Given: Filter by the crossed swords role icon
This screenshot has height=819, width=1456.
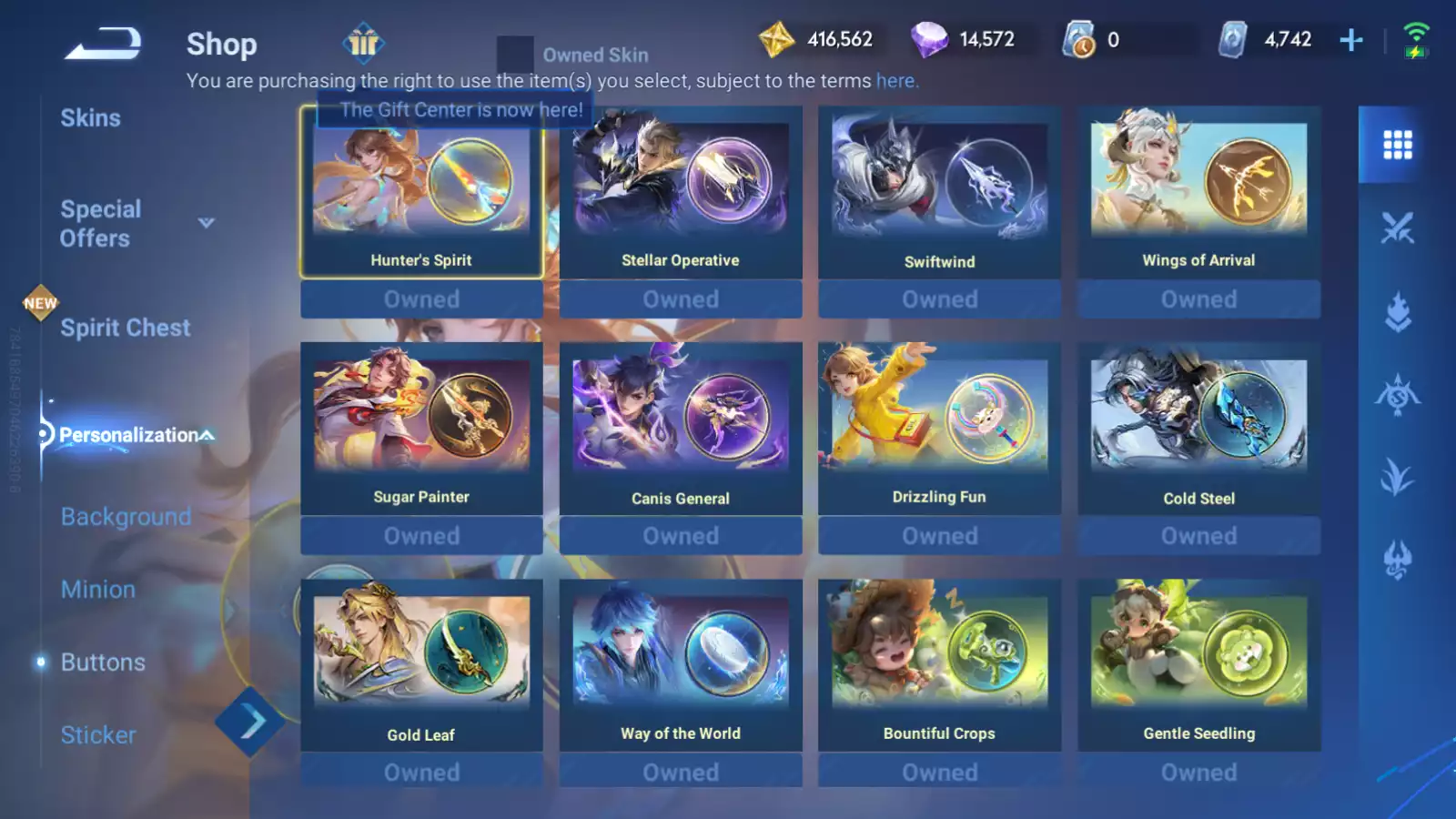Looking at the screenshot, I should (x=1397, y=227).
